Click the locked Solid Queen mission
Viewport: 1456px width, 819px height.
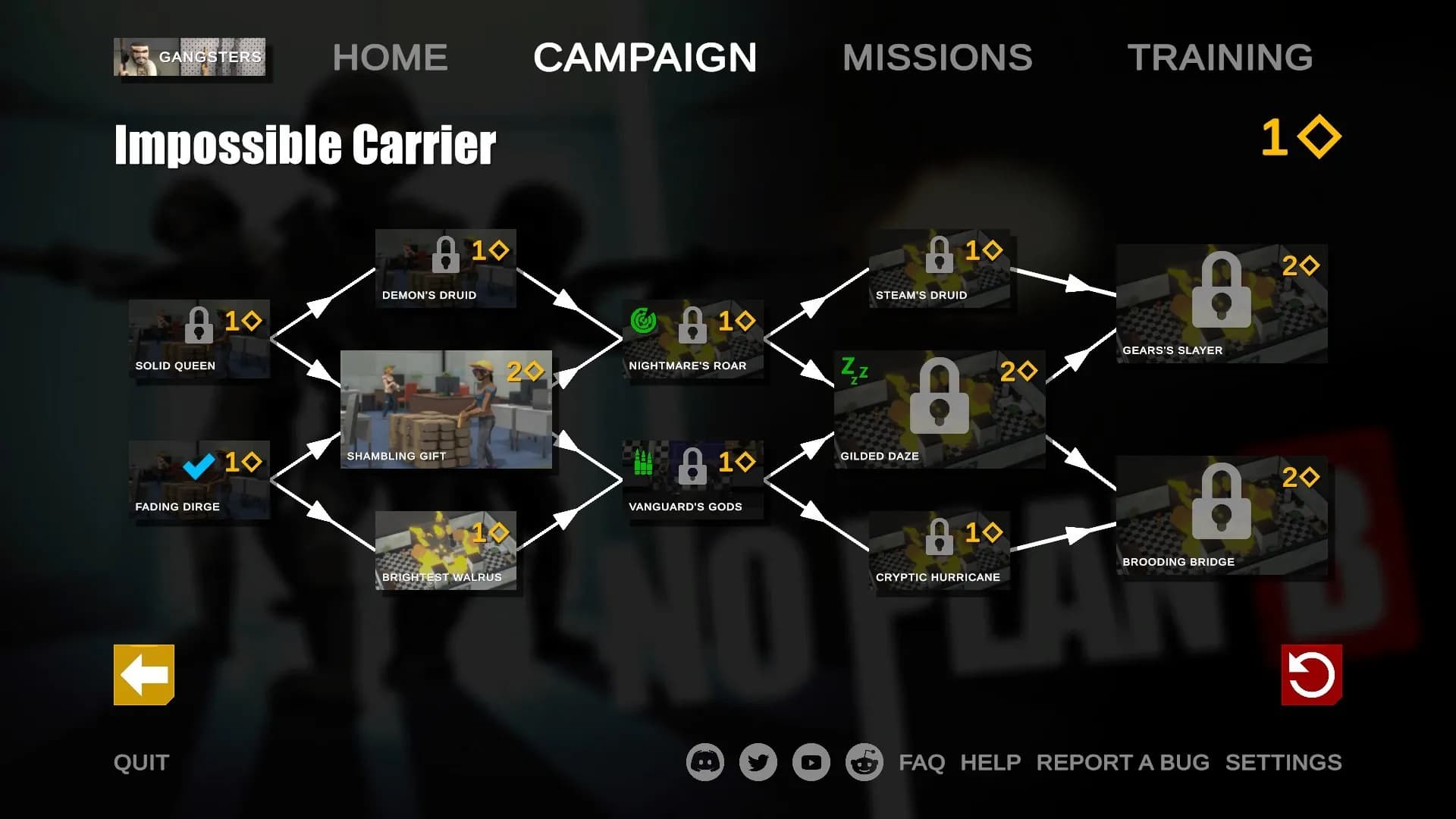pos(199,339)
